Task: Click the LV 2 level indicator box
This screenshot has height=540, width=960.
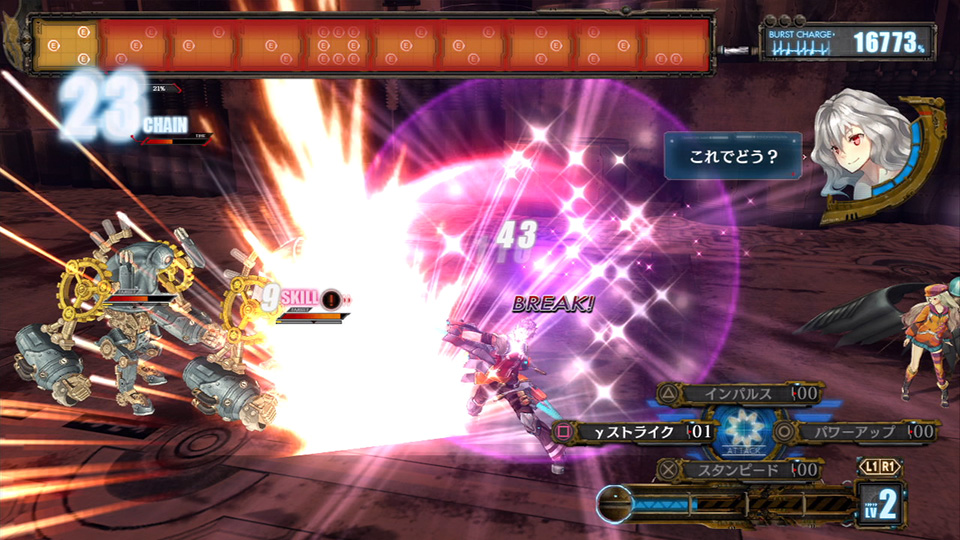Action: 879,504
